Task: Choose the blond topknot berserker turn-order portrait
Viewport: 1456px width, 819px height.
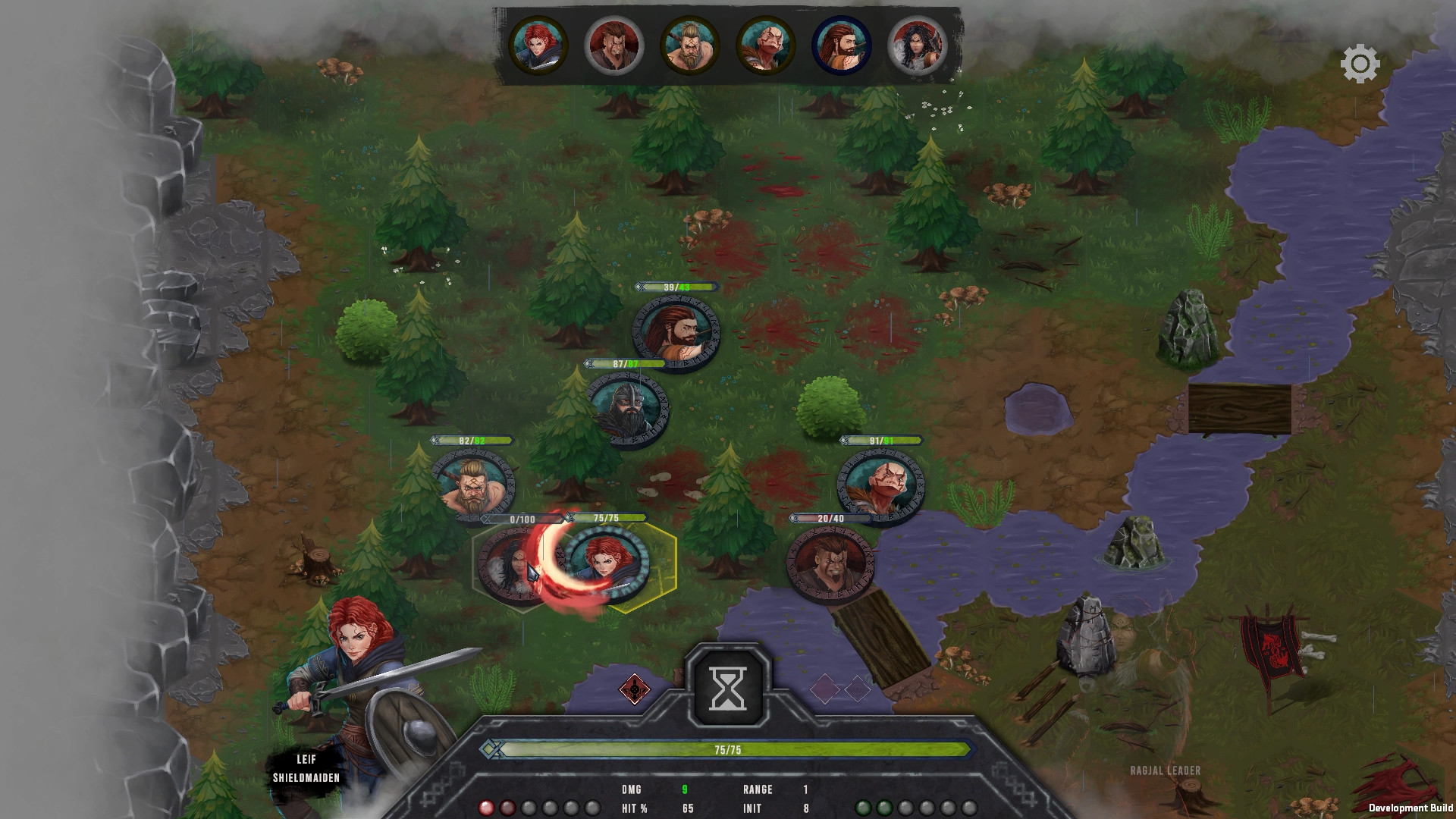Action: tap(689, 45)
